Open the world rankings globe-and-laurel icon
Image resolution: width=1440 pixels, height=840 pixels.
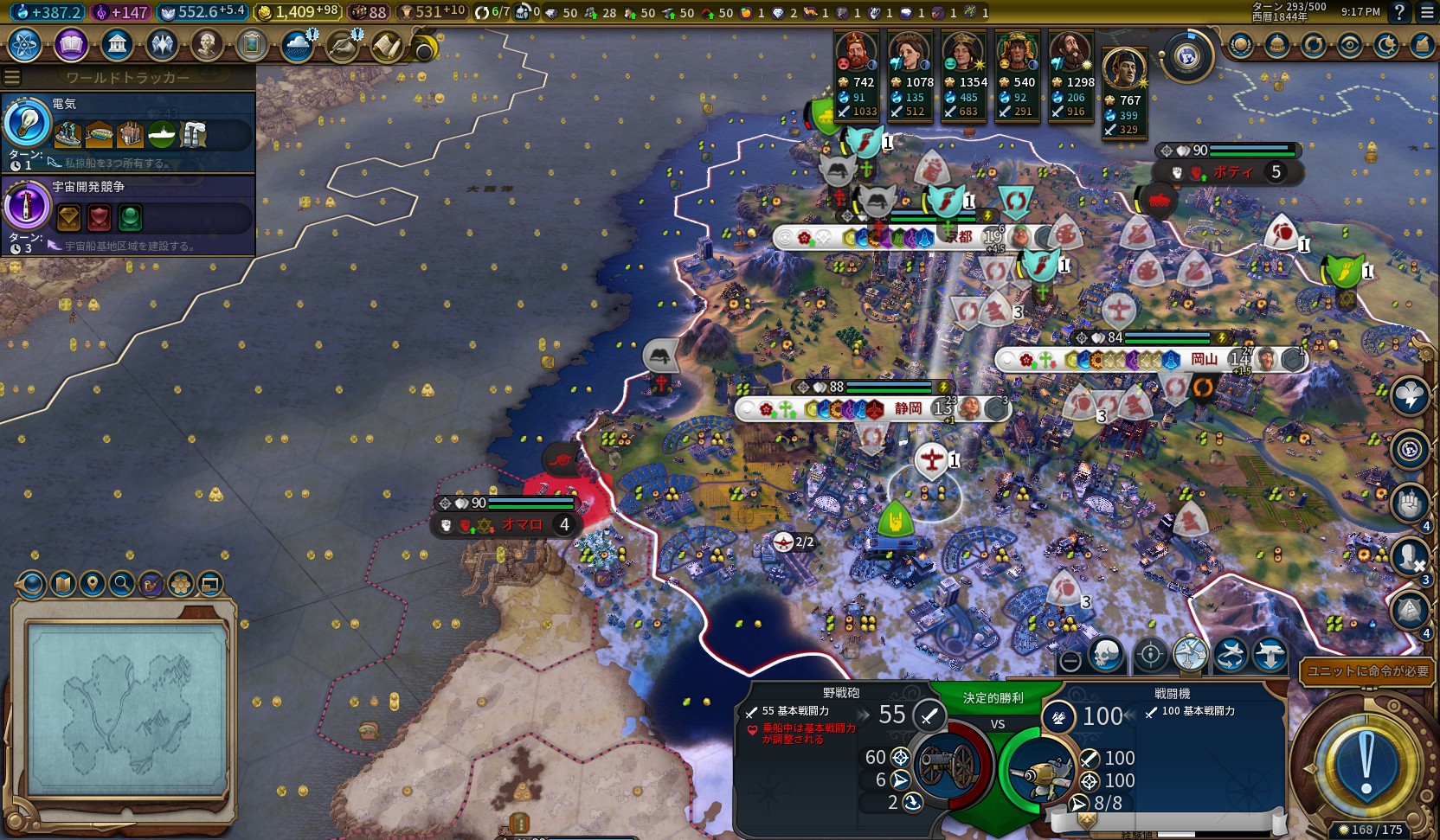1240,45
